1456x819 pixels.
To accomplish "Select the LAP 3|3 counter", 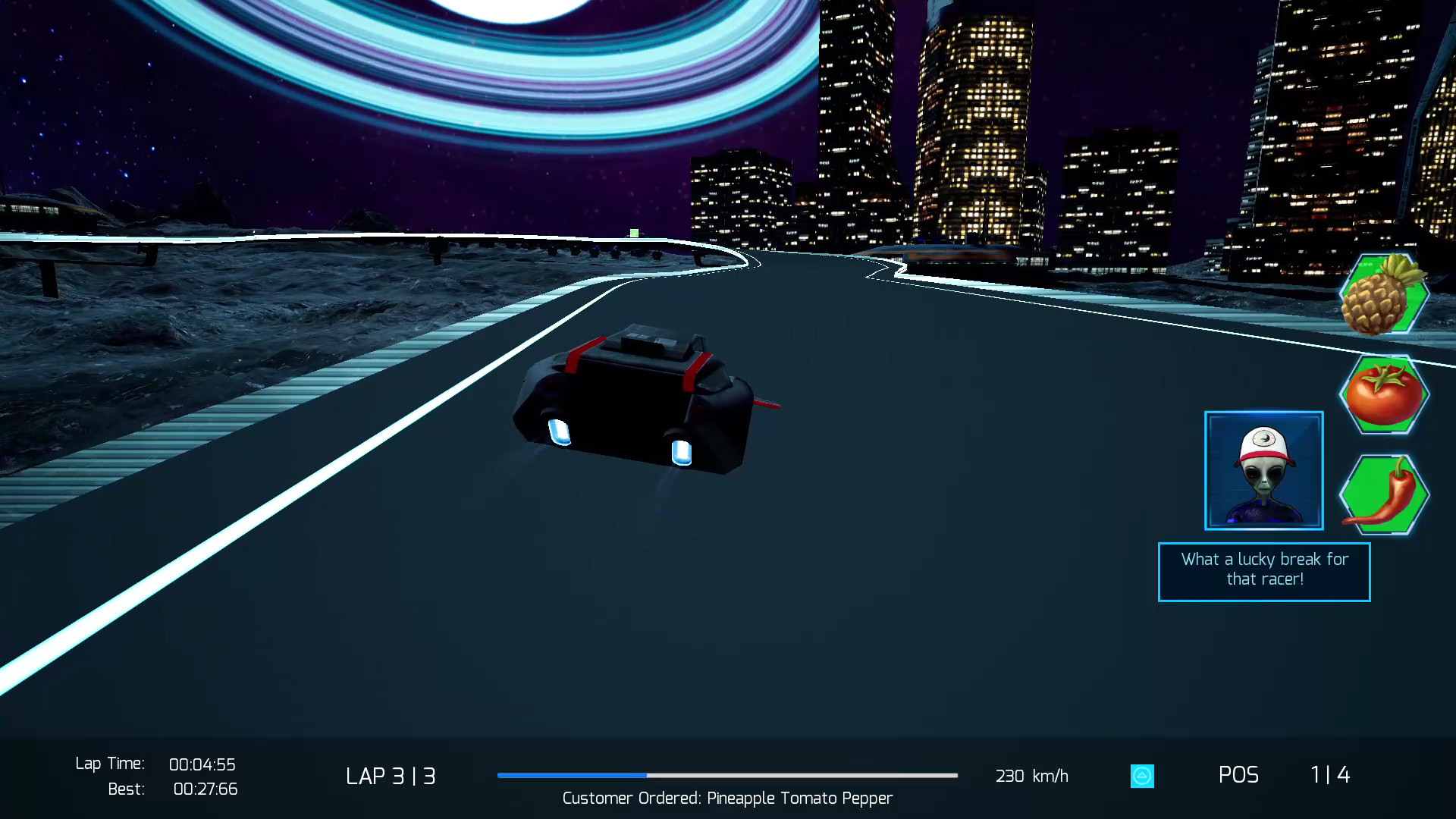I will [x=391, y=776].
